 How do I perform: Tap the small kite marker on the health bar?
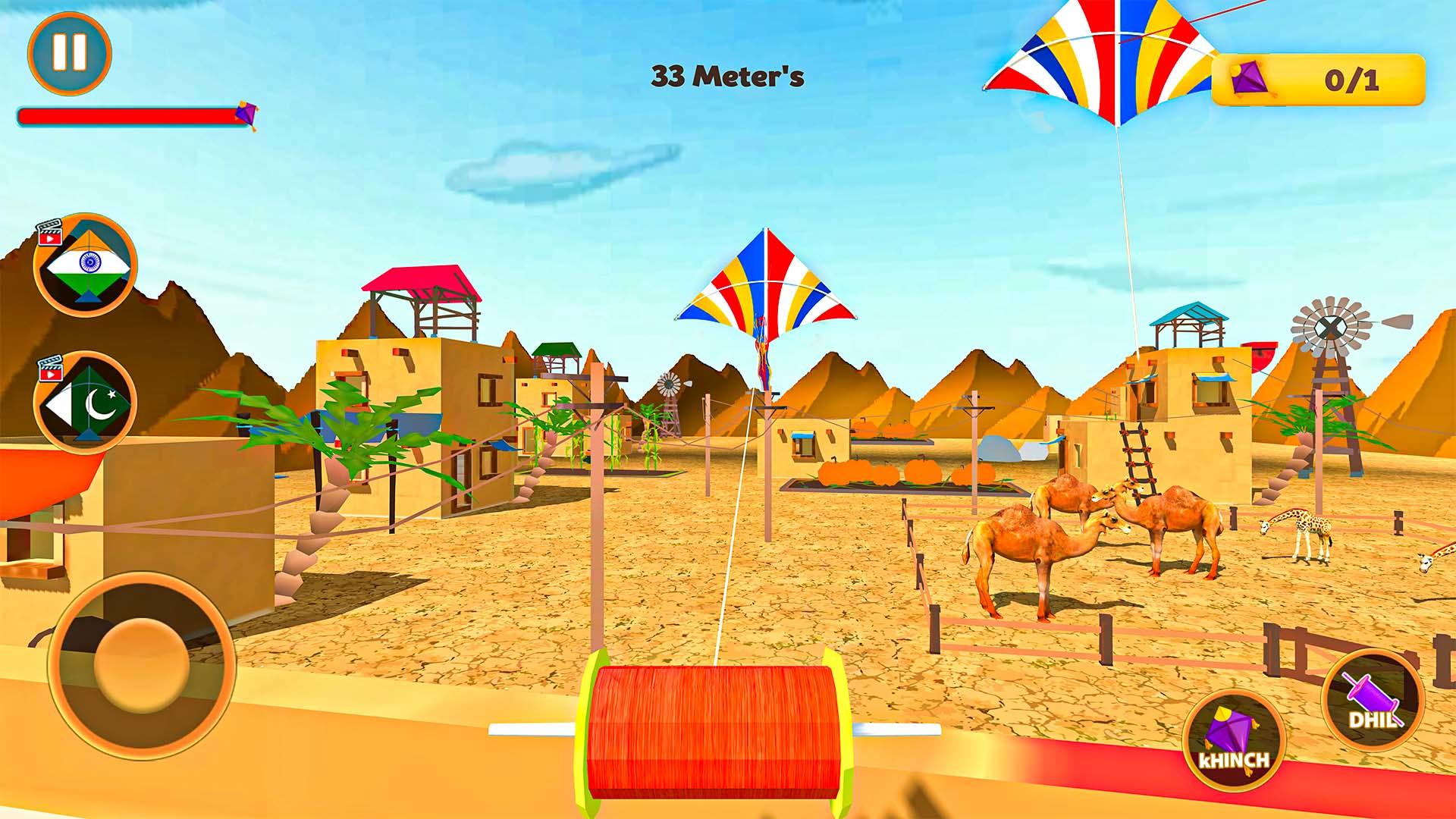click(x=249, y=114)
